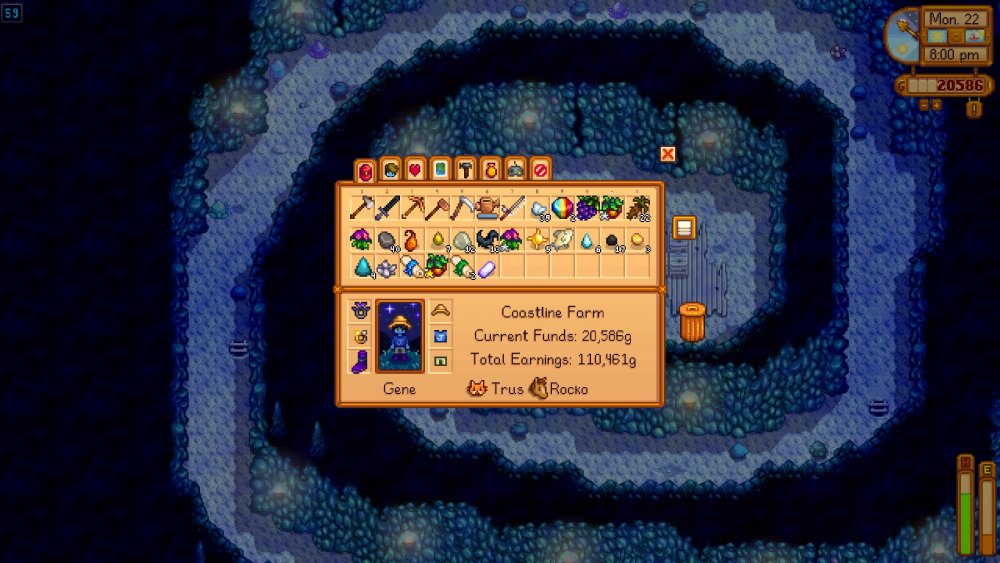Click the zoom-in plus button
The height and width of the screenshot is (563, 1000).
click(937, 104)
